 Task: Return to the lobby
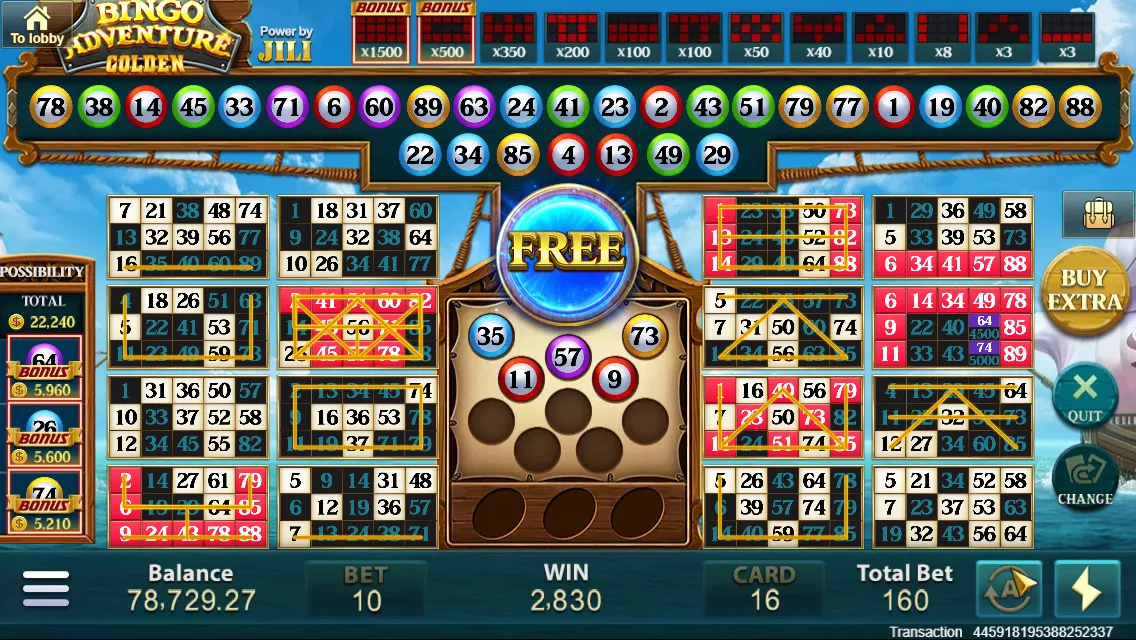point(36,25)
